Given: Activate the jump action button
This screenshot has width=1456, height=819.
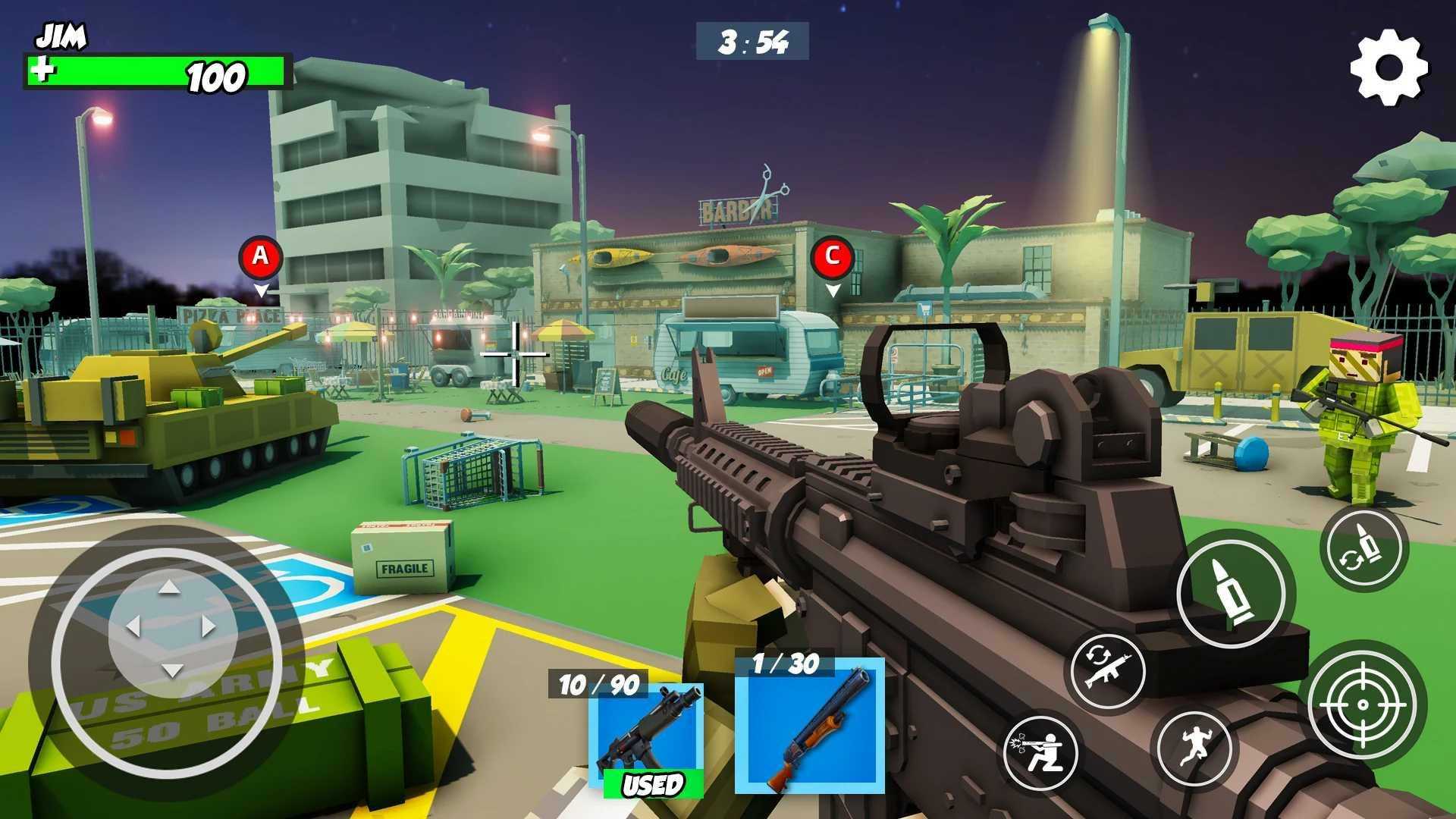Looking at the screenshot, I should pyautogui.click(x=1193, y=746).
